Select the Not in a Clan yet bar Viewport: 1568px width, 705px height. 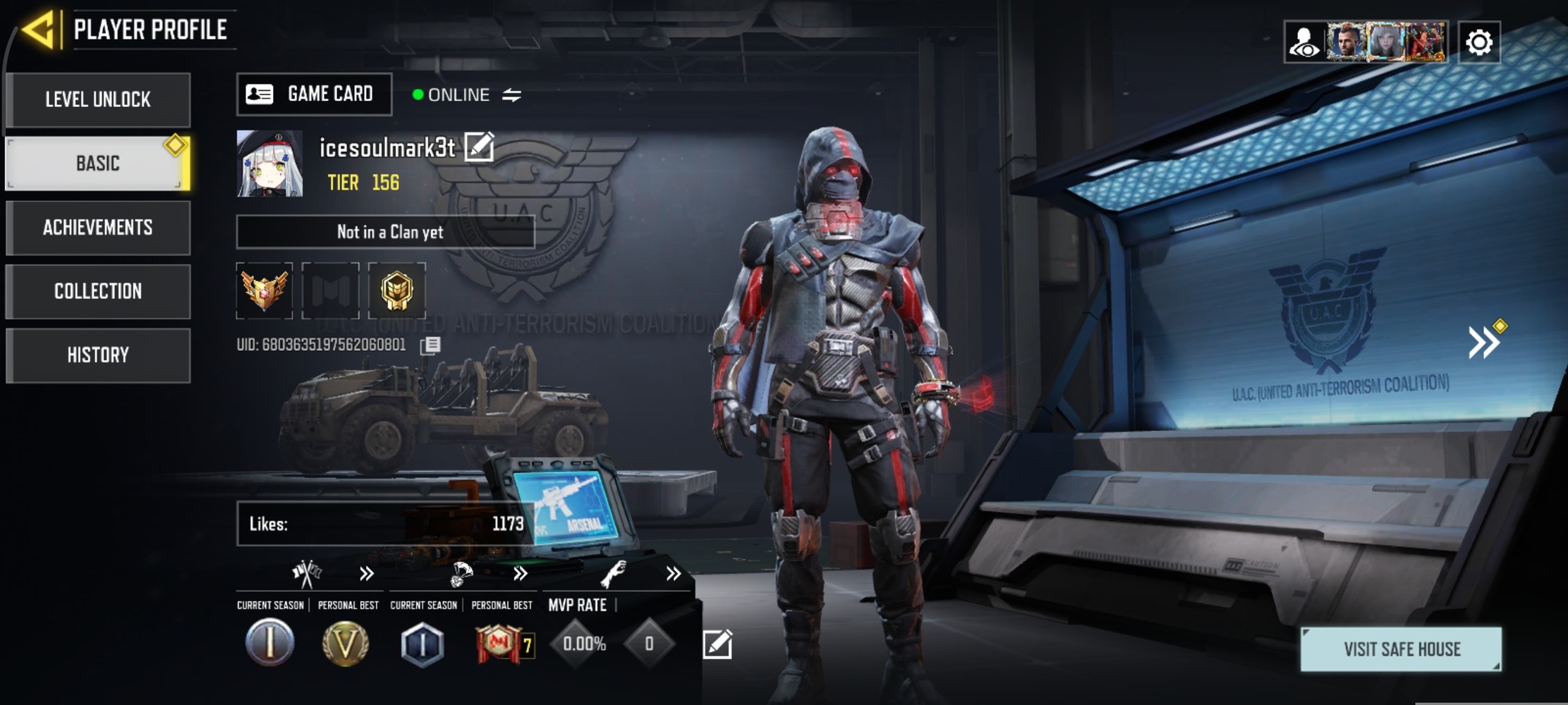pyautogui.click(x=385, y=232)
